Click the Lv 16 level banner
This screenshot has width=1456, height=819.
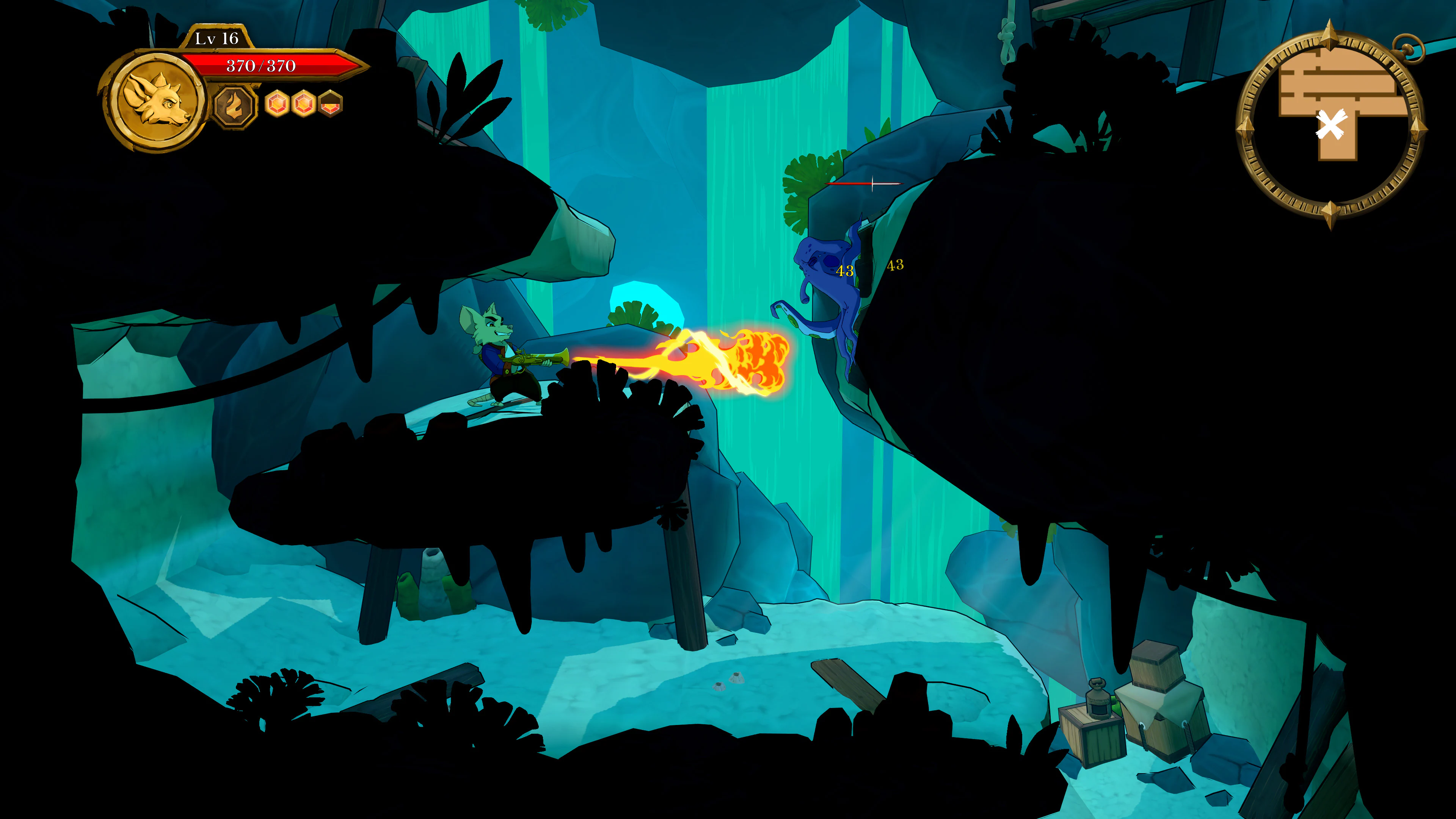(217, 38)
